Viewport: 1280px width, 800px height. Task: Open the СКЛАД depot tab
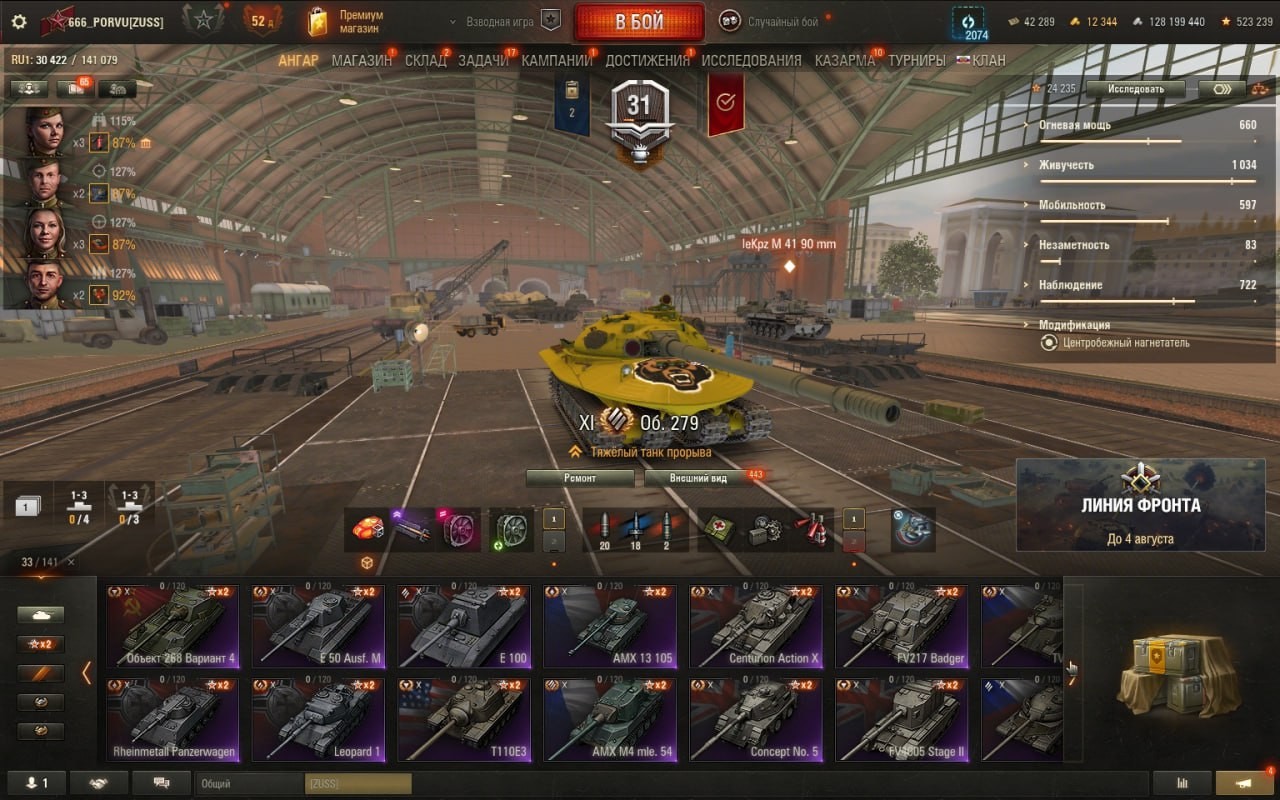click(425, 60)
